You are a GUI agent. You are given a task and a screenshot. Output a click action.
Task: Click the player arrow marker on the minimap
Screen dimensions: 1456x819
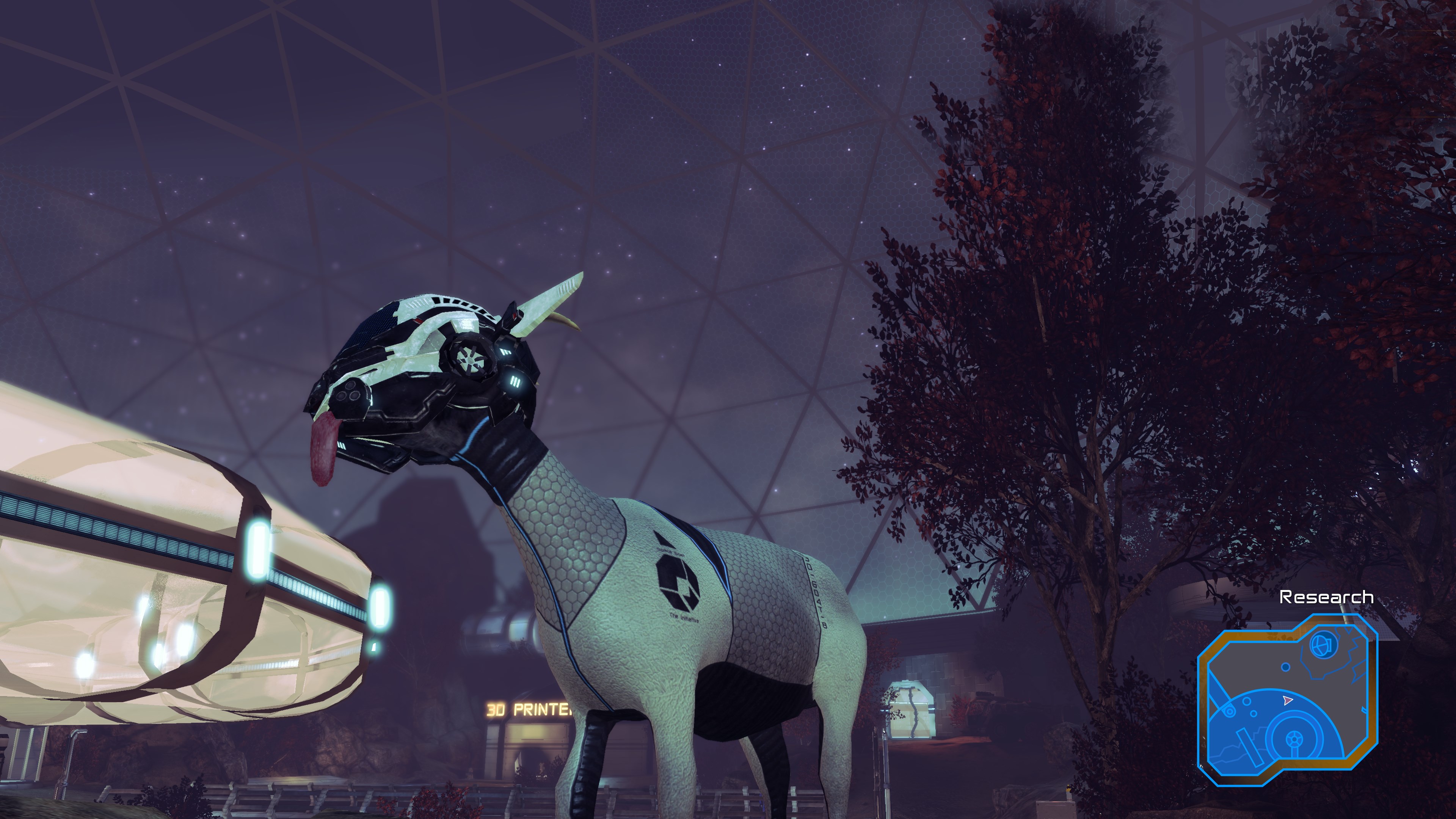point(1288,701)
